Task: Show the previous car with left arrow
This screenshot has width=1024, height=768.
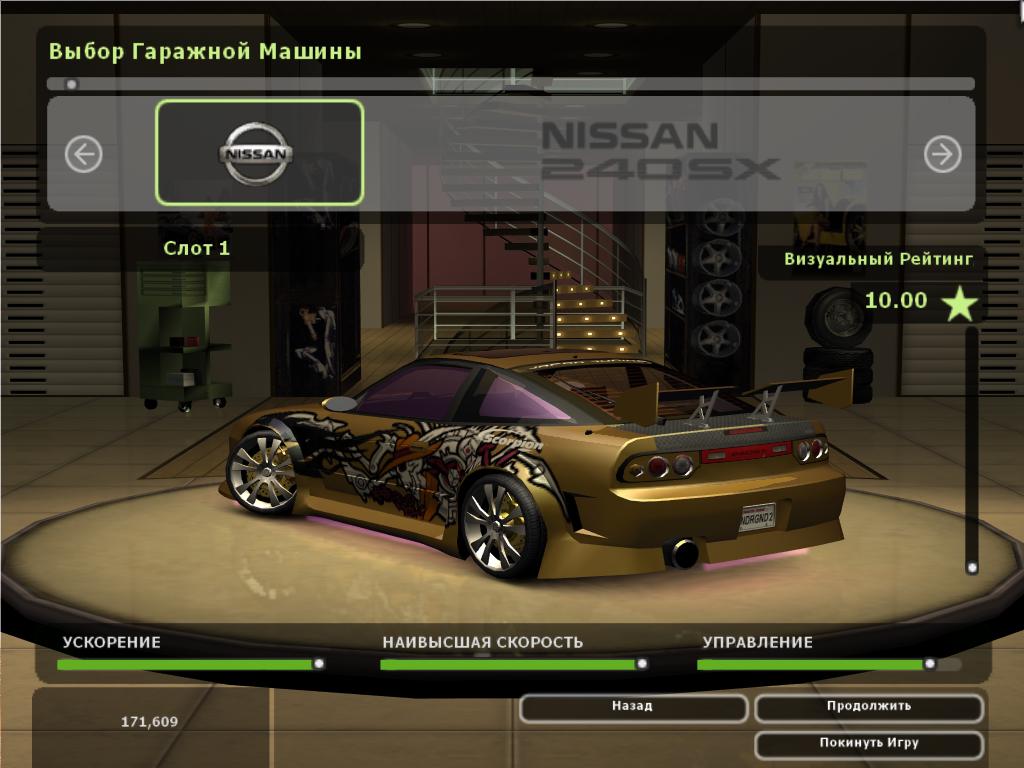Action: [84, 154]
